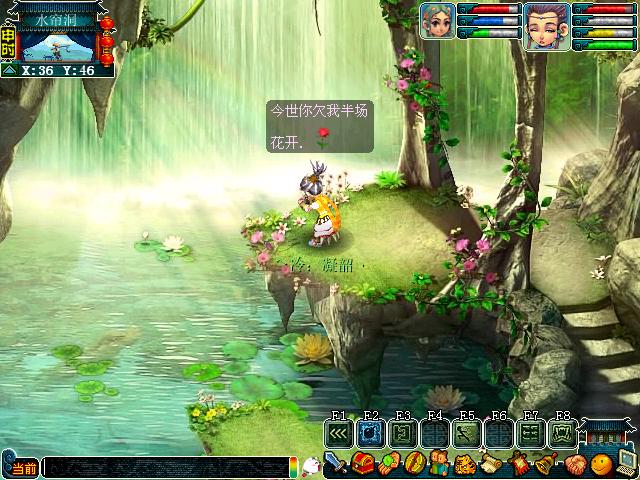Click the chat input field

(x=165, y=467)
